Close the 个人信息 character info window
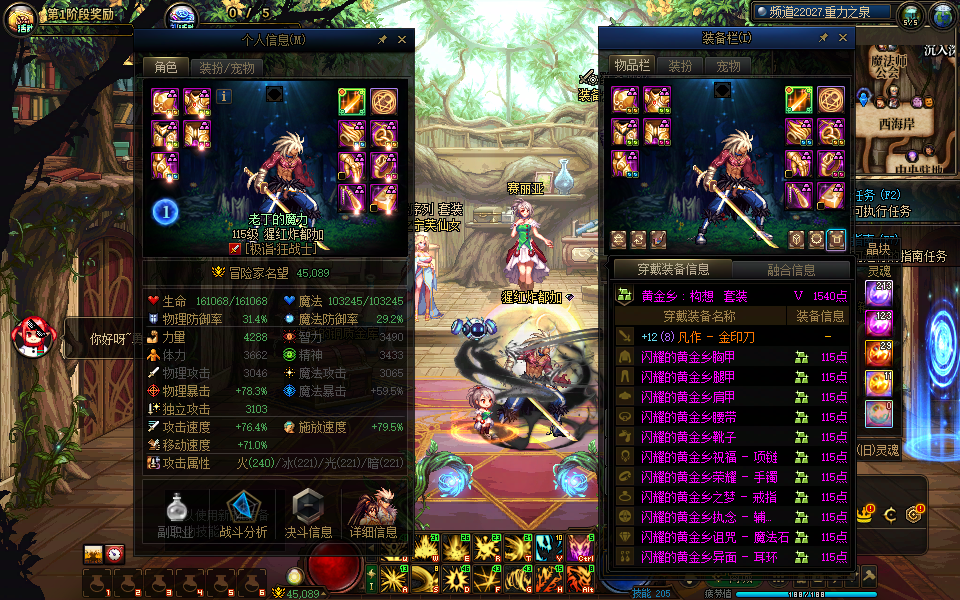 click(402, 39)
